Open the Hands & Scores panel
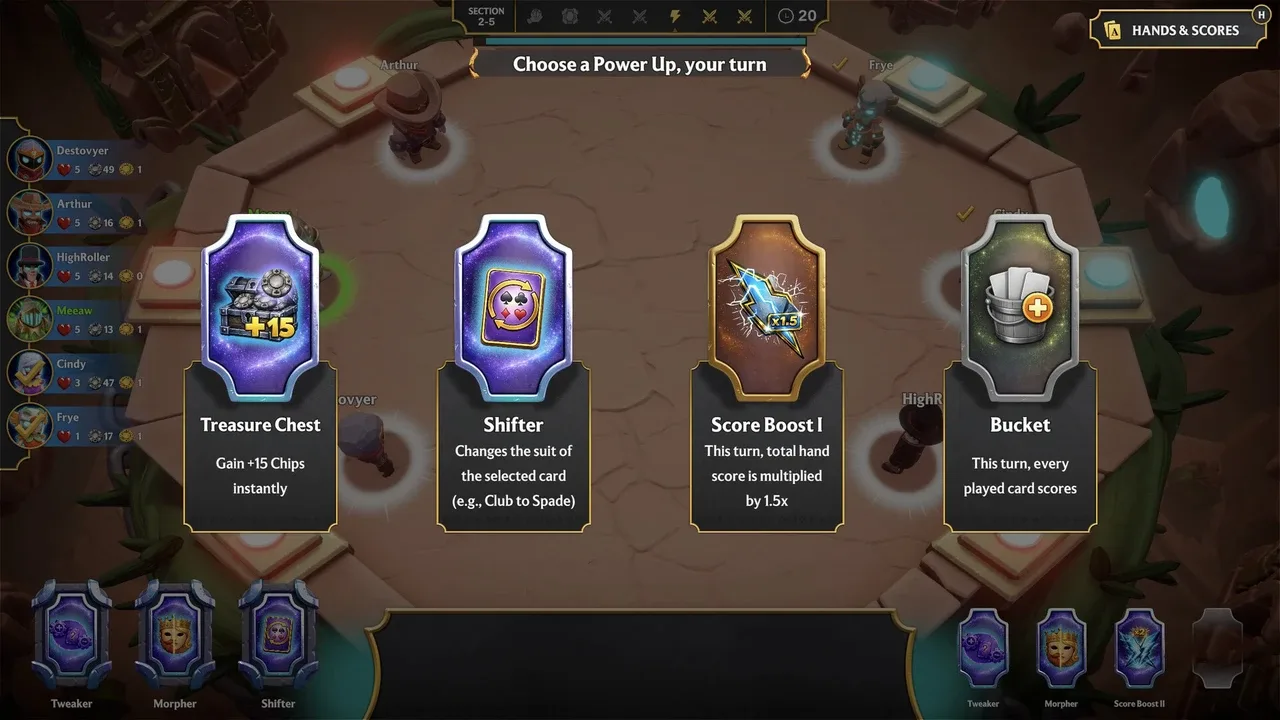 pos(1173,30)
